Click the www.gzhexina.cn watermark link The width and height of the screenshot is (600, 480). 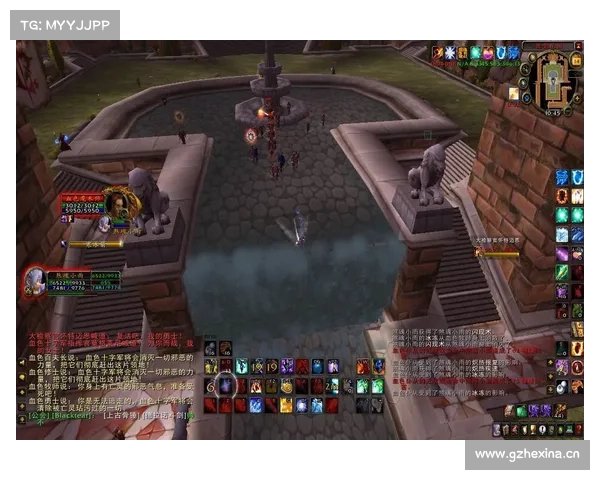point(527,454)
